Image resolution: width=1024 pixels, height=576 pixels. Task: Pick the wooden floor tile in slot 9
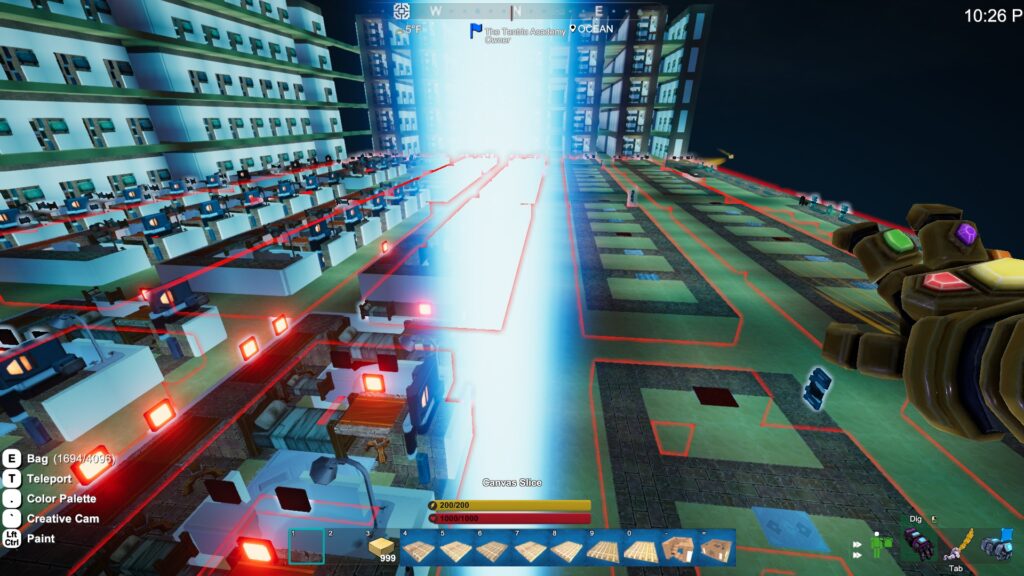point(606,550)
